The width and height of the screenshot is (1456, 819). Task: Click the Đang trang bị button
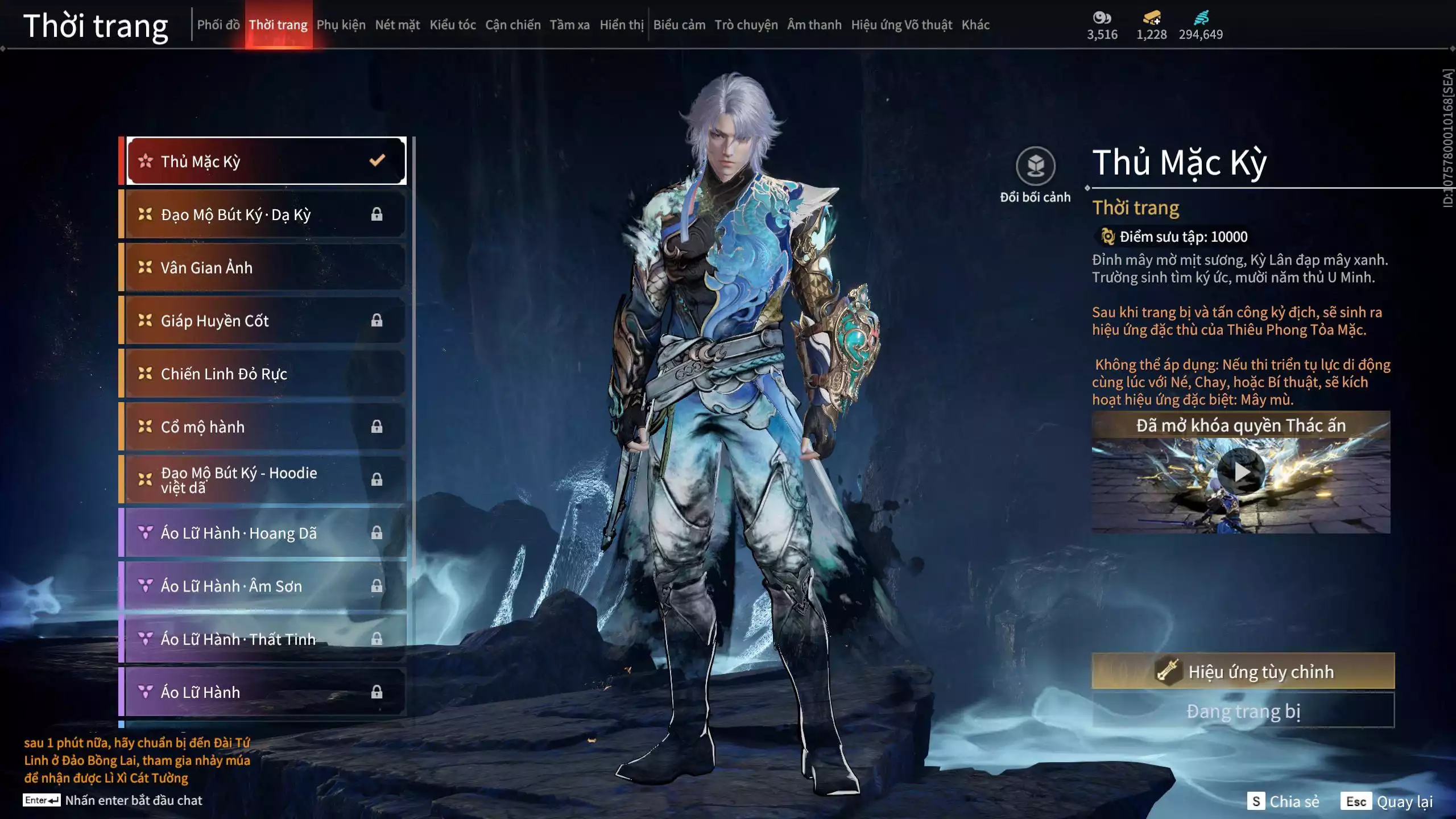click(x=1243, y=711)
